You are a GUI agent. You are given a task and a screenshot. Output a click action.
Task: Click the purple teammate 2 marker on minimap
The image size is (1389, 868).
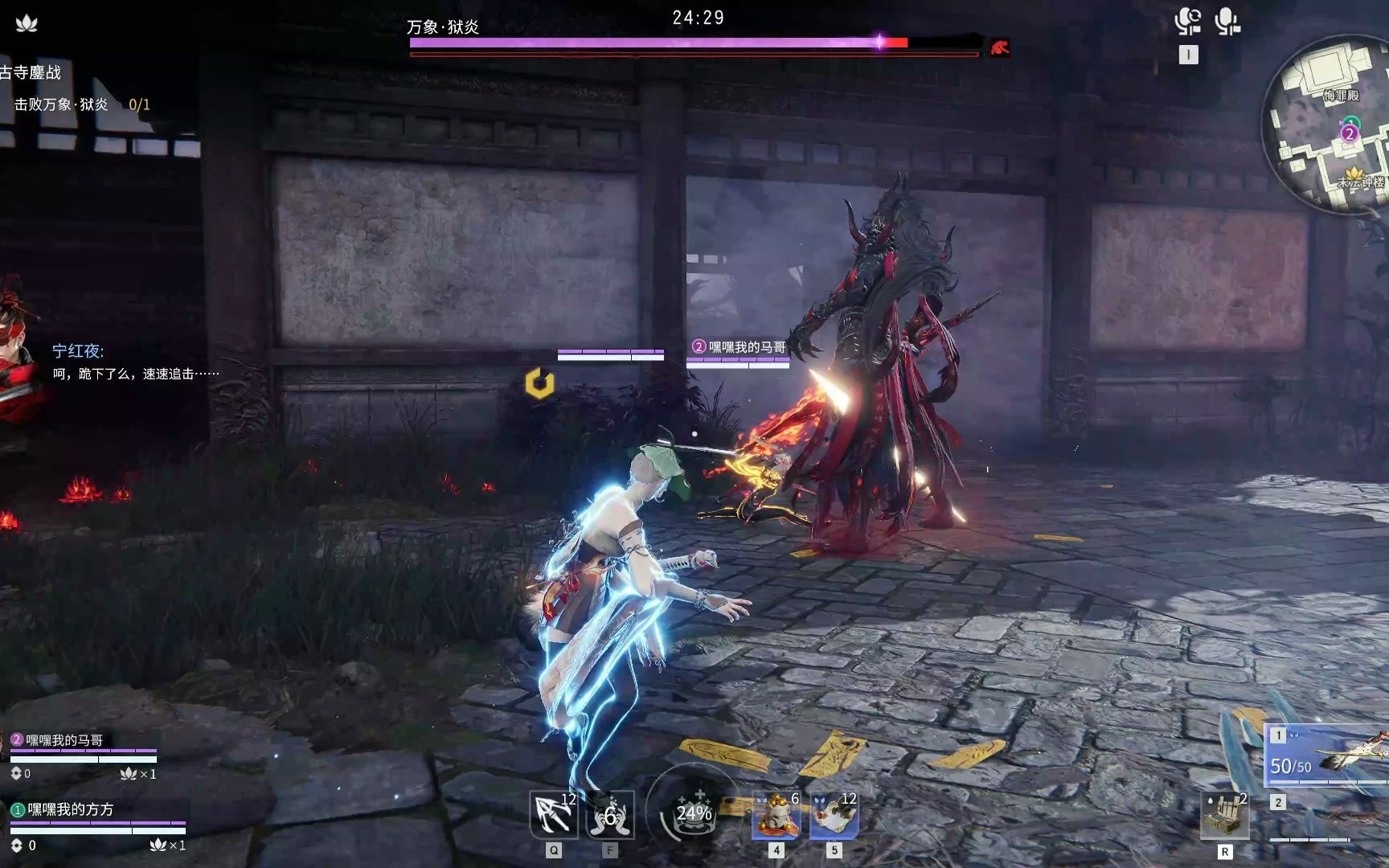1349,133
